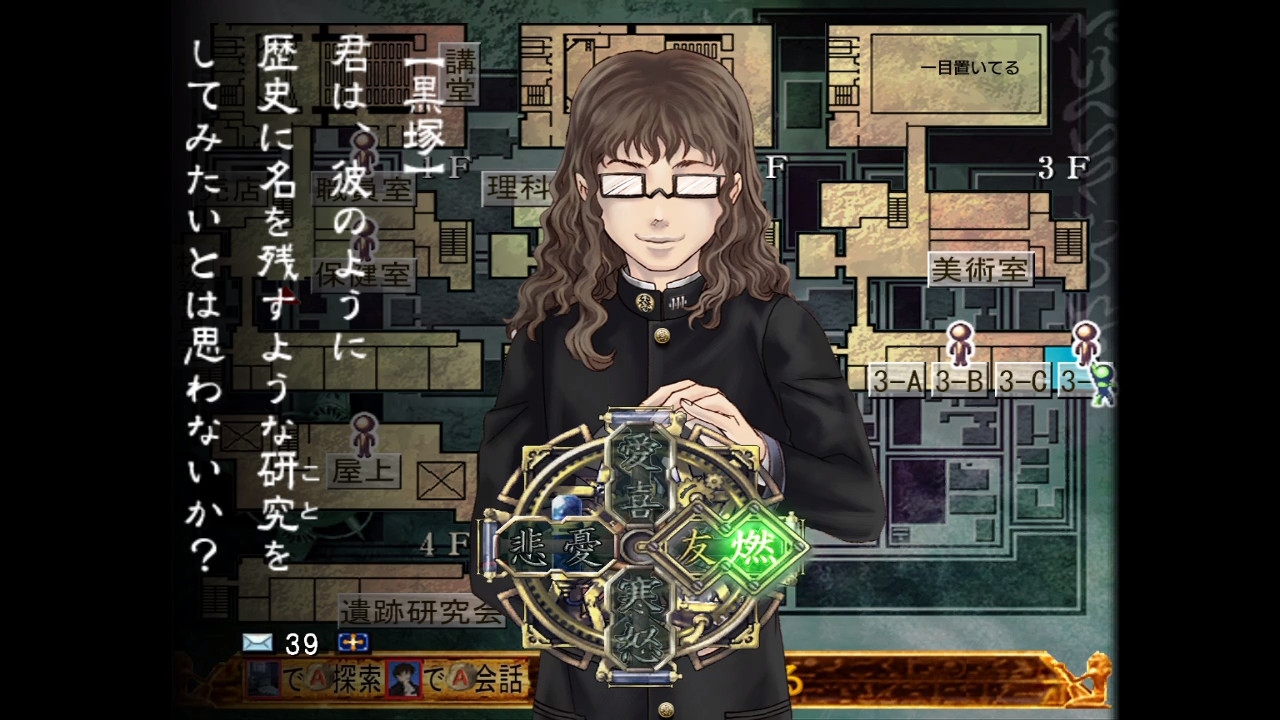Switch to classroom 3-A
Viewport: 1280px width, 720px height.
(898, 380)
